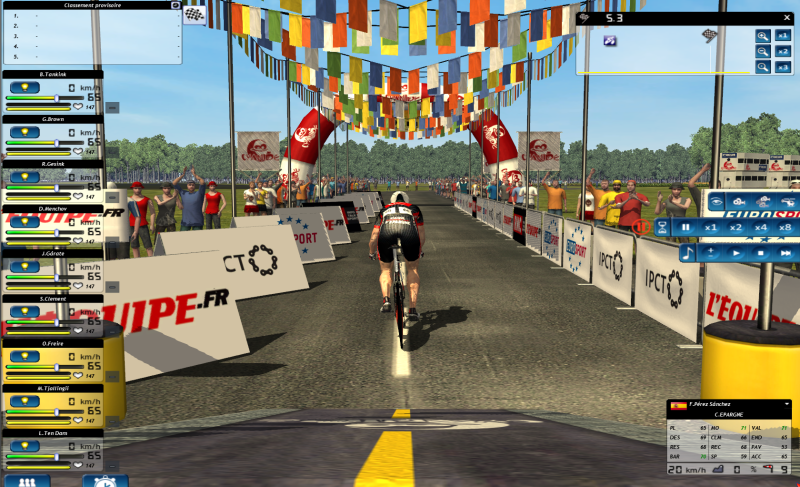This screenshot has width=800, height=487.
Task: Set profile map zoom to x1
Action: click(784, 35)
